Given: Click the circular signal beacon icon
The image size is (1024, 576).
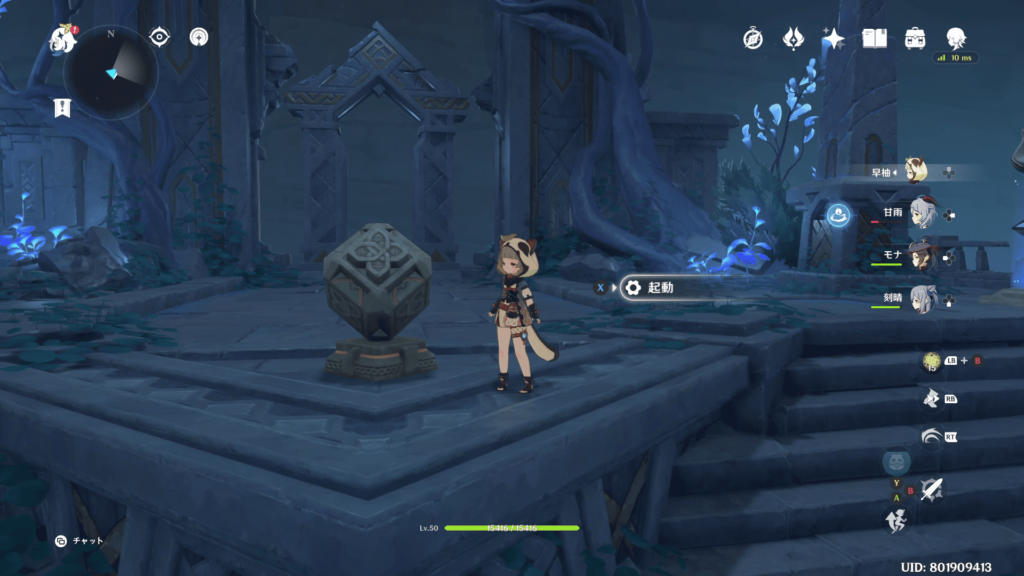Looking at the screenshot, I should pyautogui.click(x=200, y=38).
